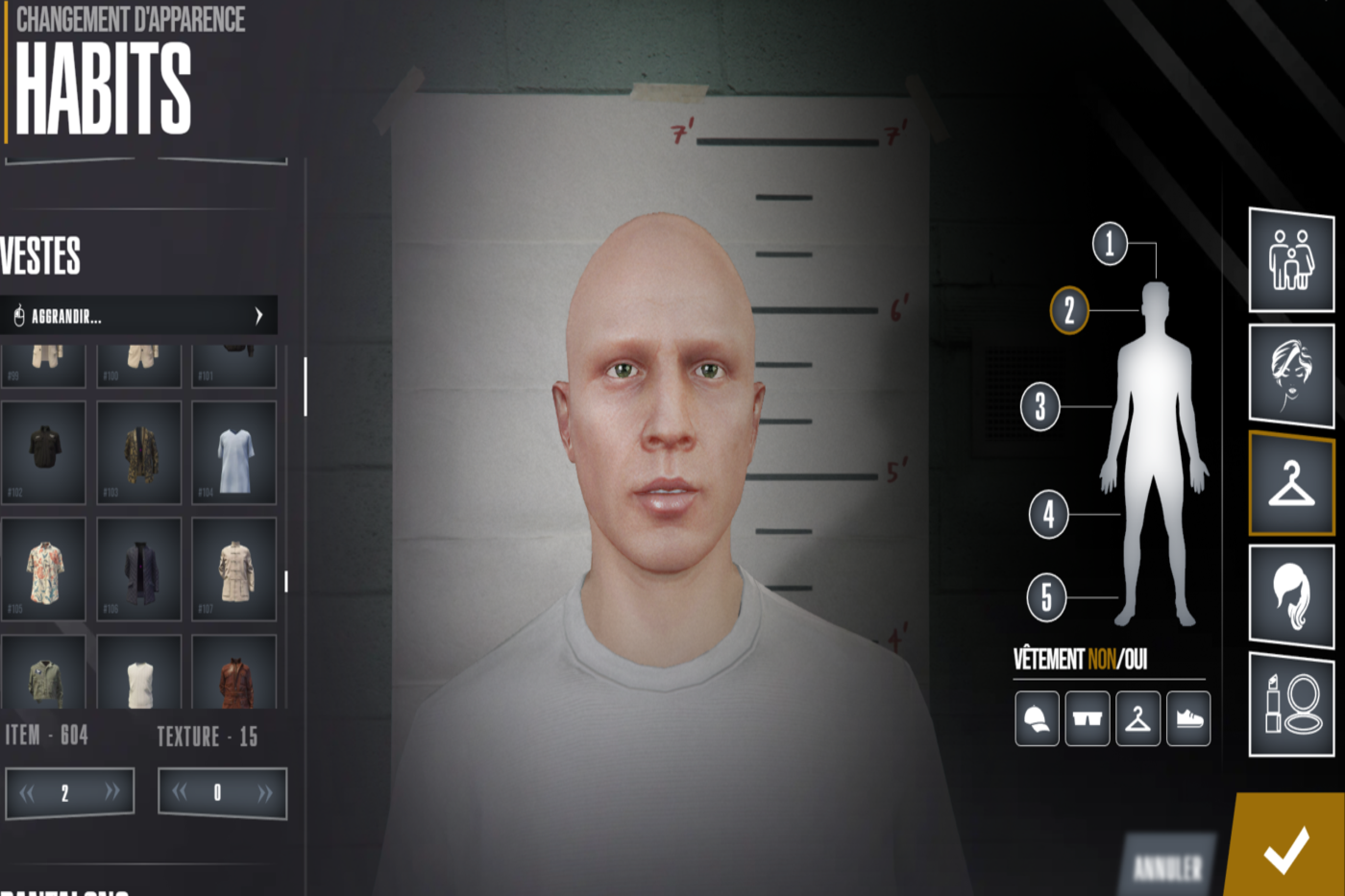Select the floral short-sleeve shirt #105

(x=43, y=569)
